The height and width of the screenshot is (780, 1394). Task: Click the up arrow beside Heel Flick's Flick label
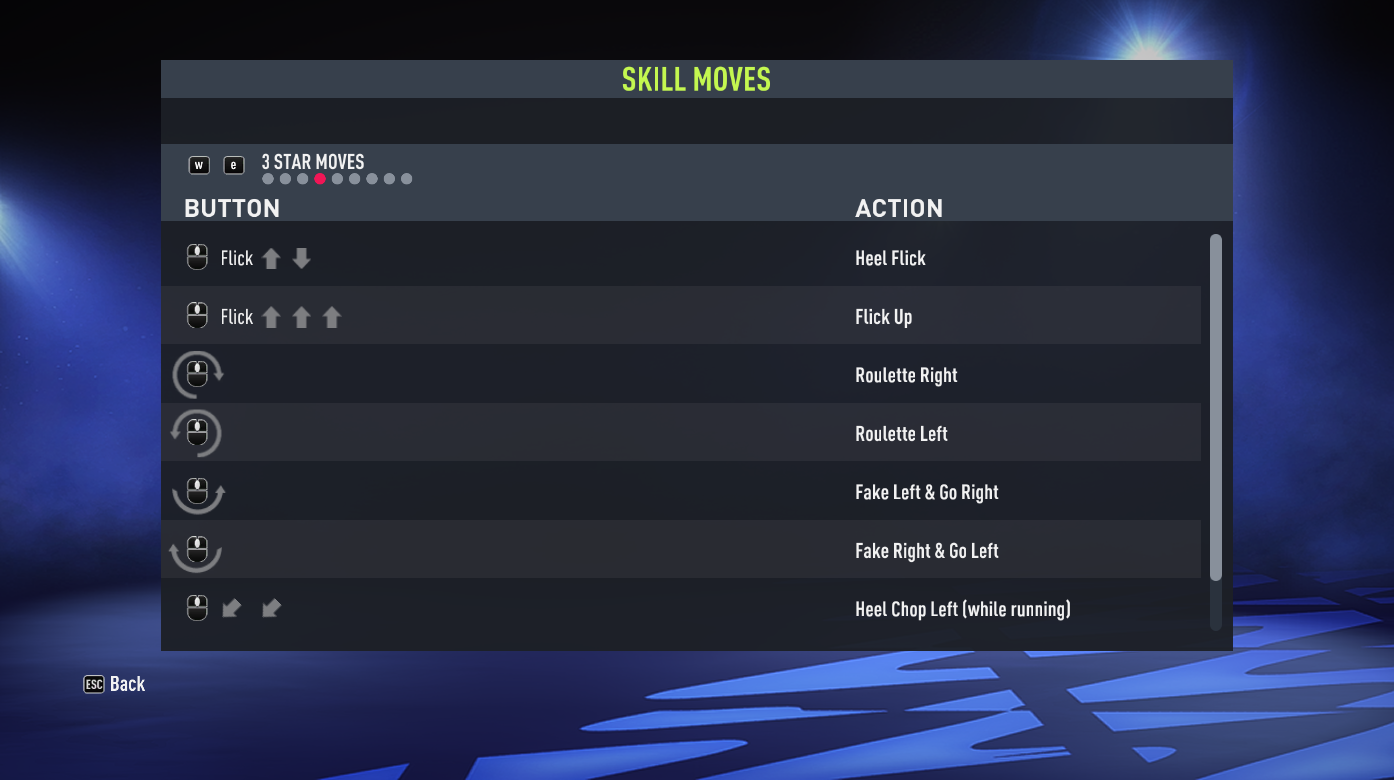tap(271, 257)
